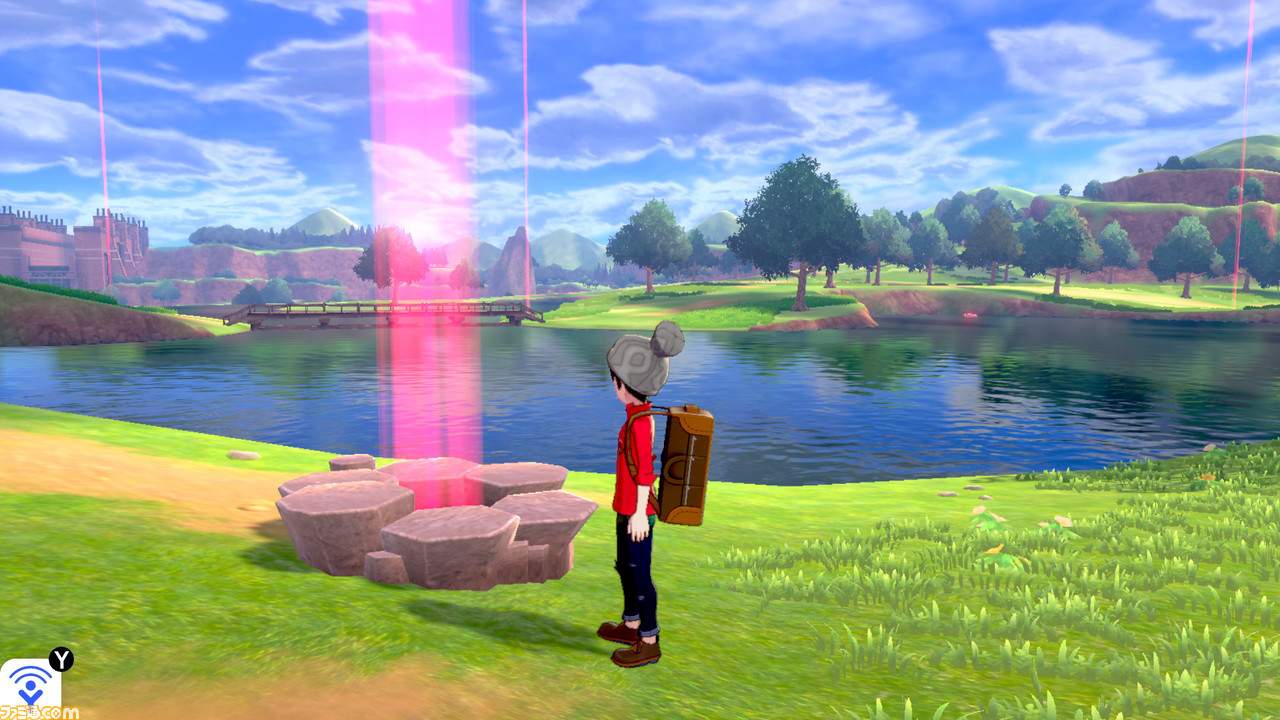Click the player's brown boots
The image size is (1280, 720).
(630, 650)
